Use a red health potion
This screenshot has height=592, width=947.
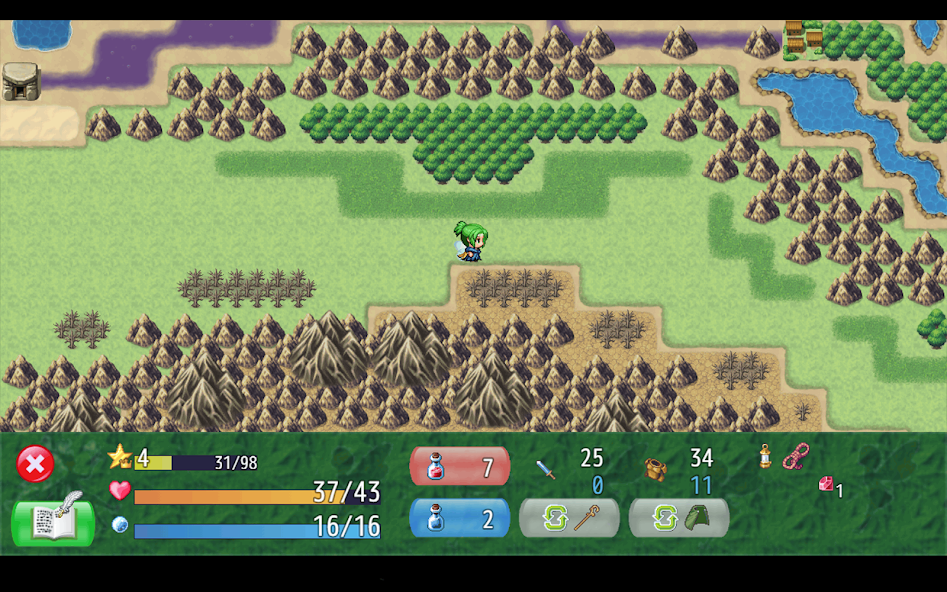point(459,466)
